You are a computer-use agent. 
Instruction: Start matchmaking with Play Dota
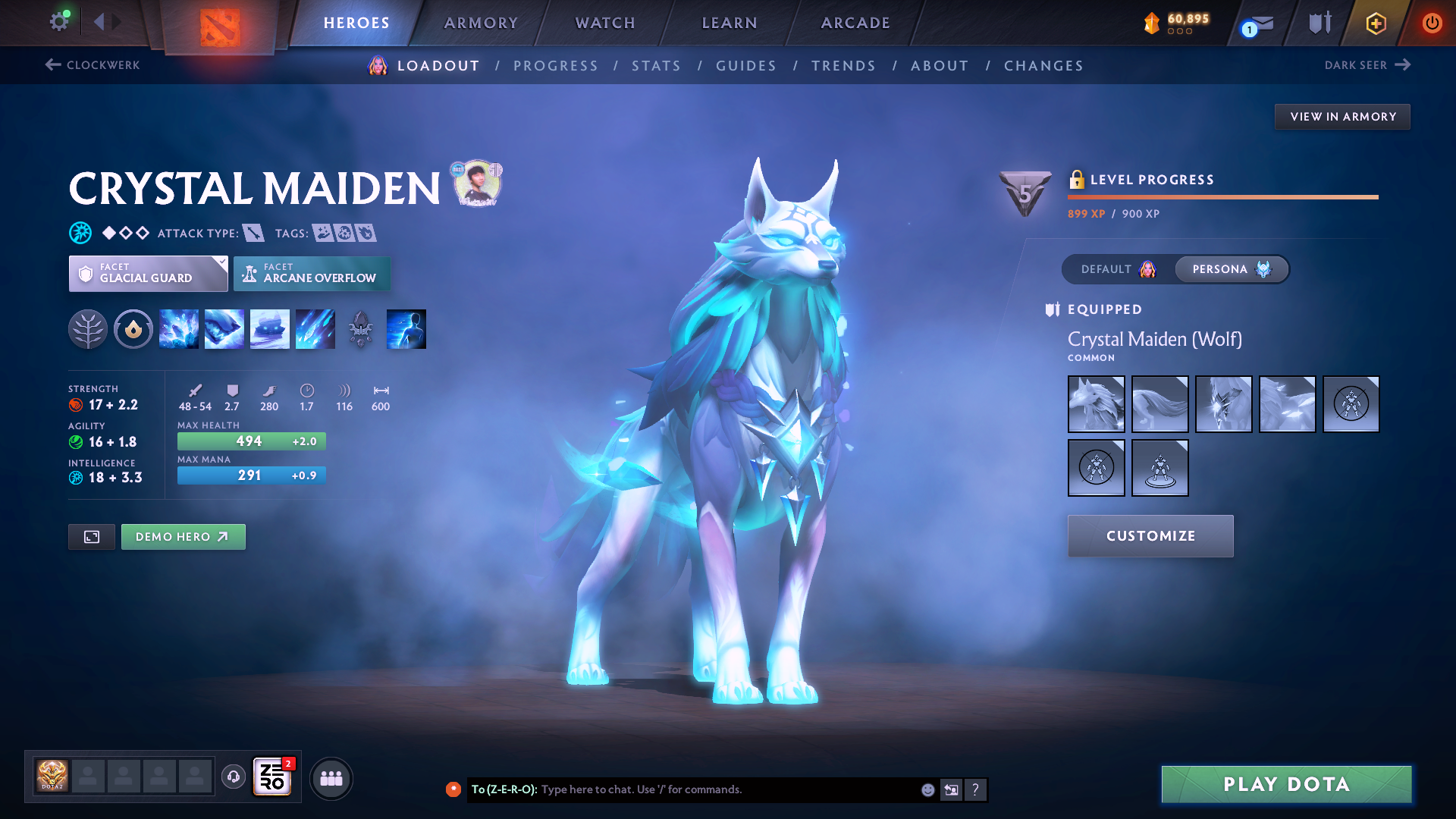tap(1286, 784)
